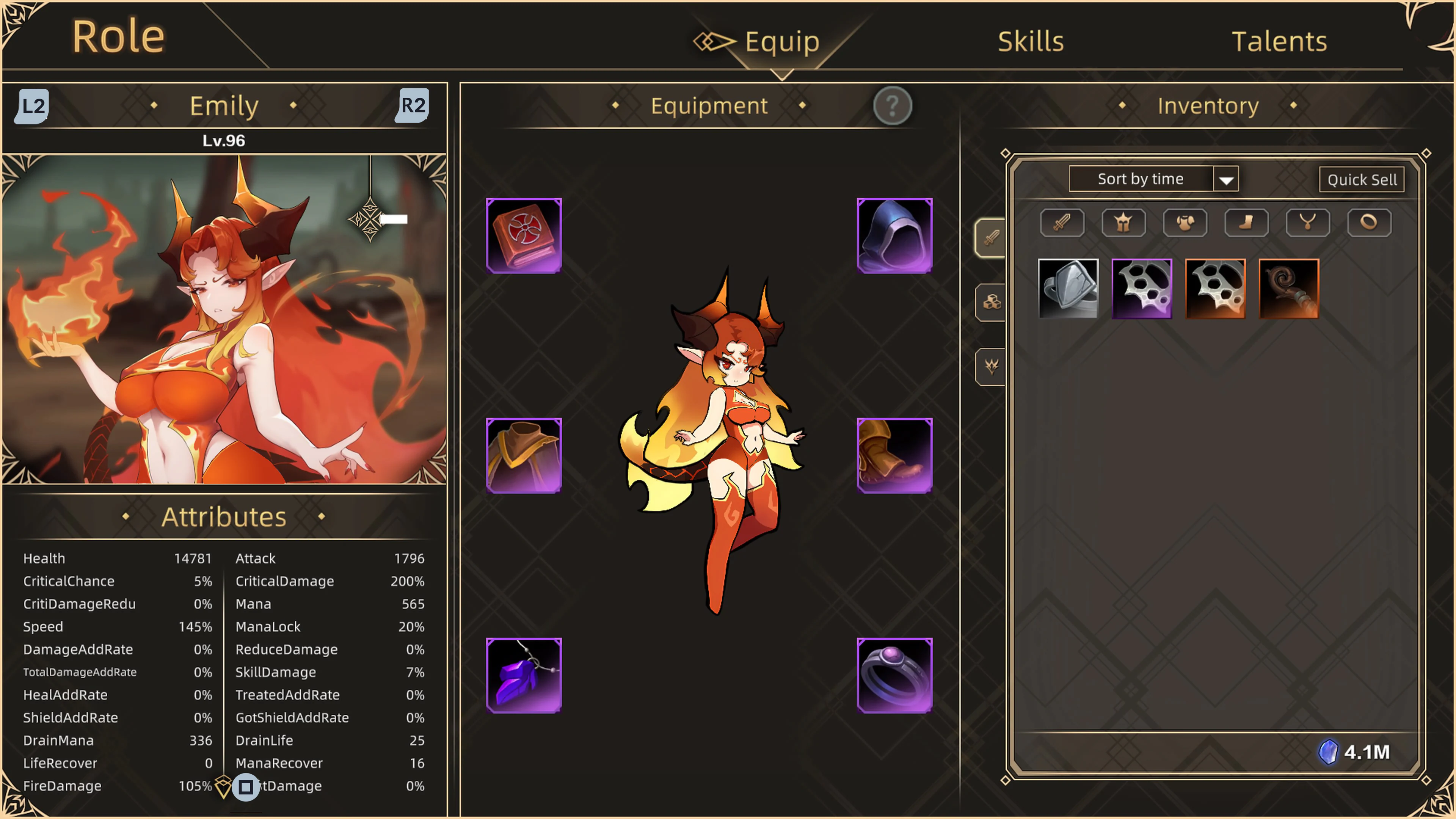Select the purple knuckle weapon in inventory

(x=1142, y=288)
